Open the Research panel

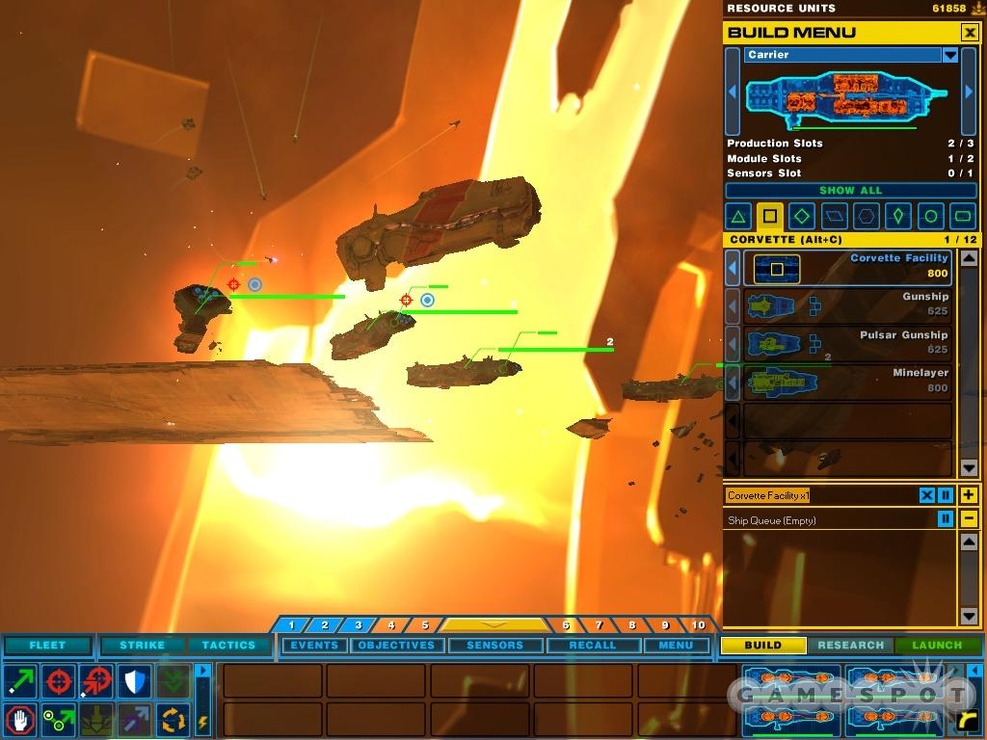tap(851, 645)
